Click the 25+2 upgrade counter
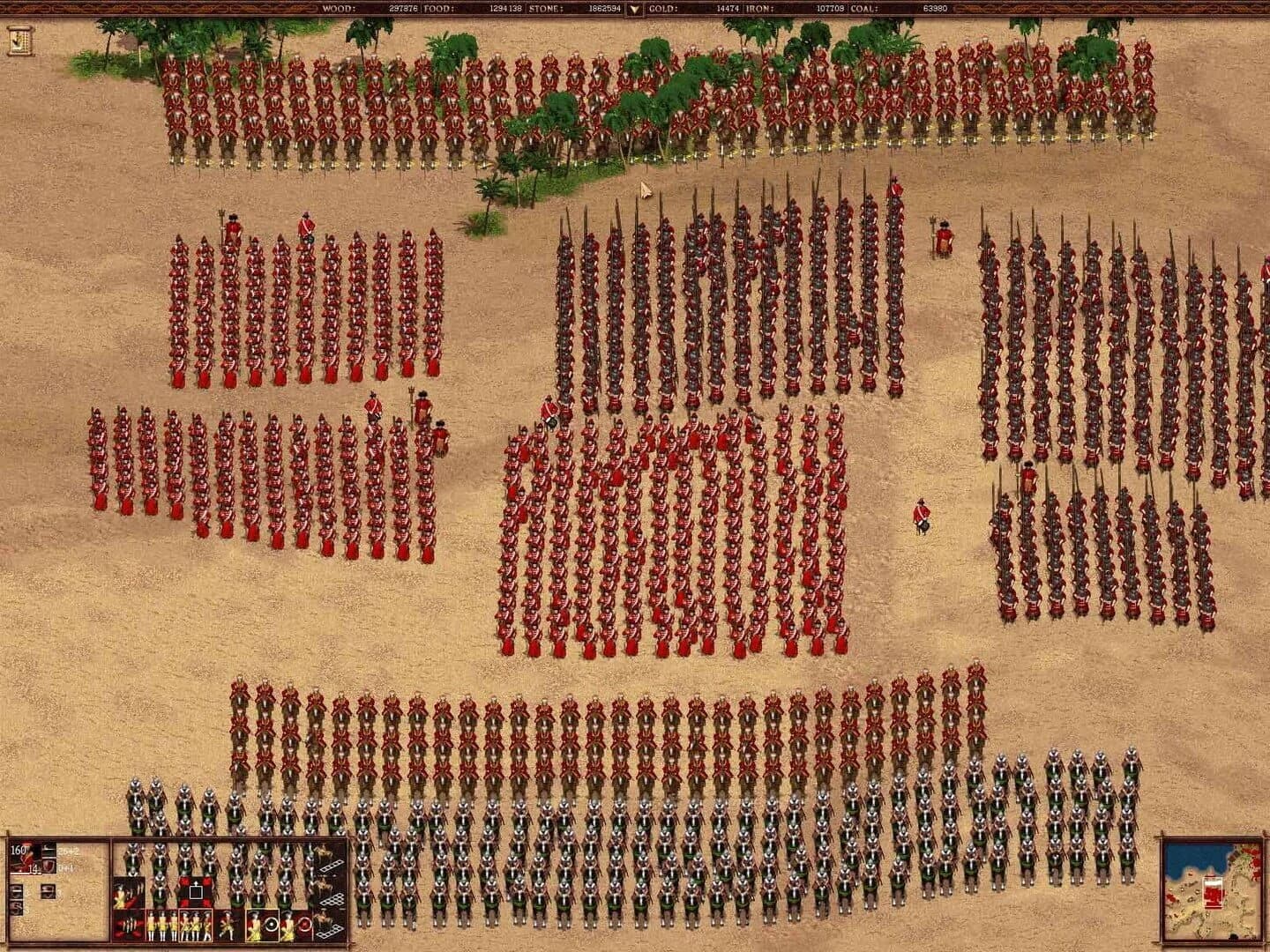 point(66,852)
